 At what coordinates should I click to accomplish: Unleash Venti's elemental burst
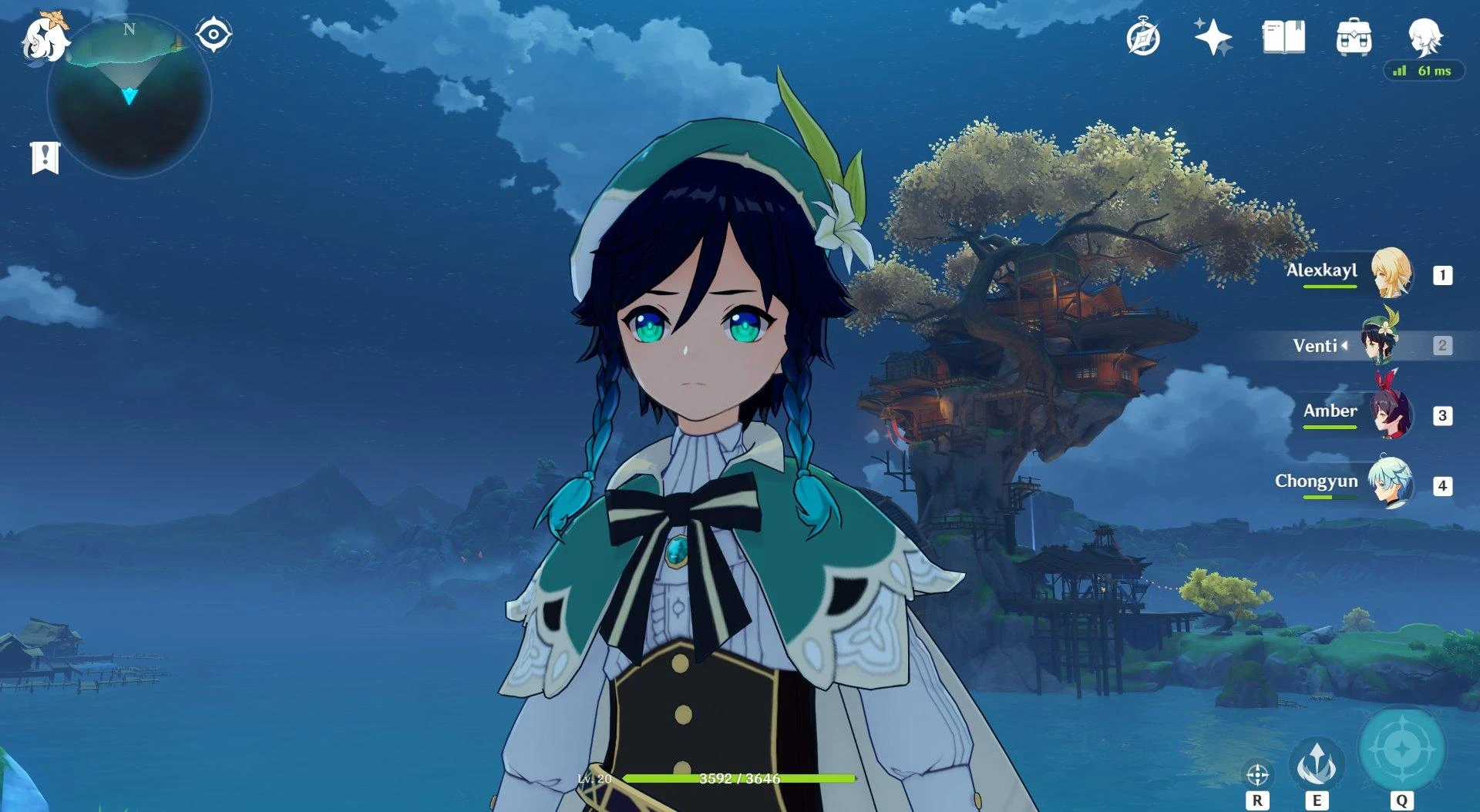(x=1401, y=747)
